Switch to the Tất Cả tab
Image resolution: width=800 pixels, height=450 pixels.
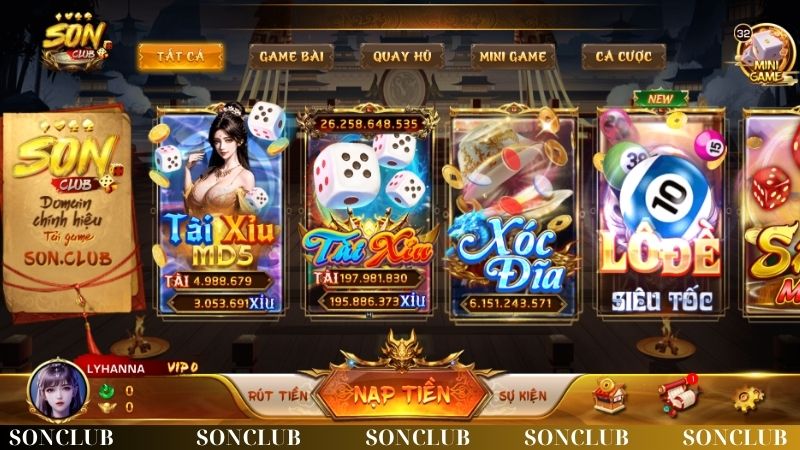coord(180,56)
